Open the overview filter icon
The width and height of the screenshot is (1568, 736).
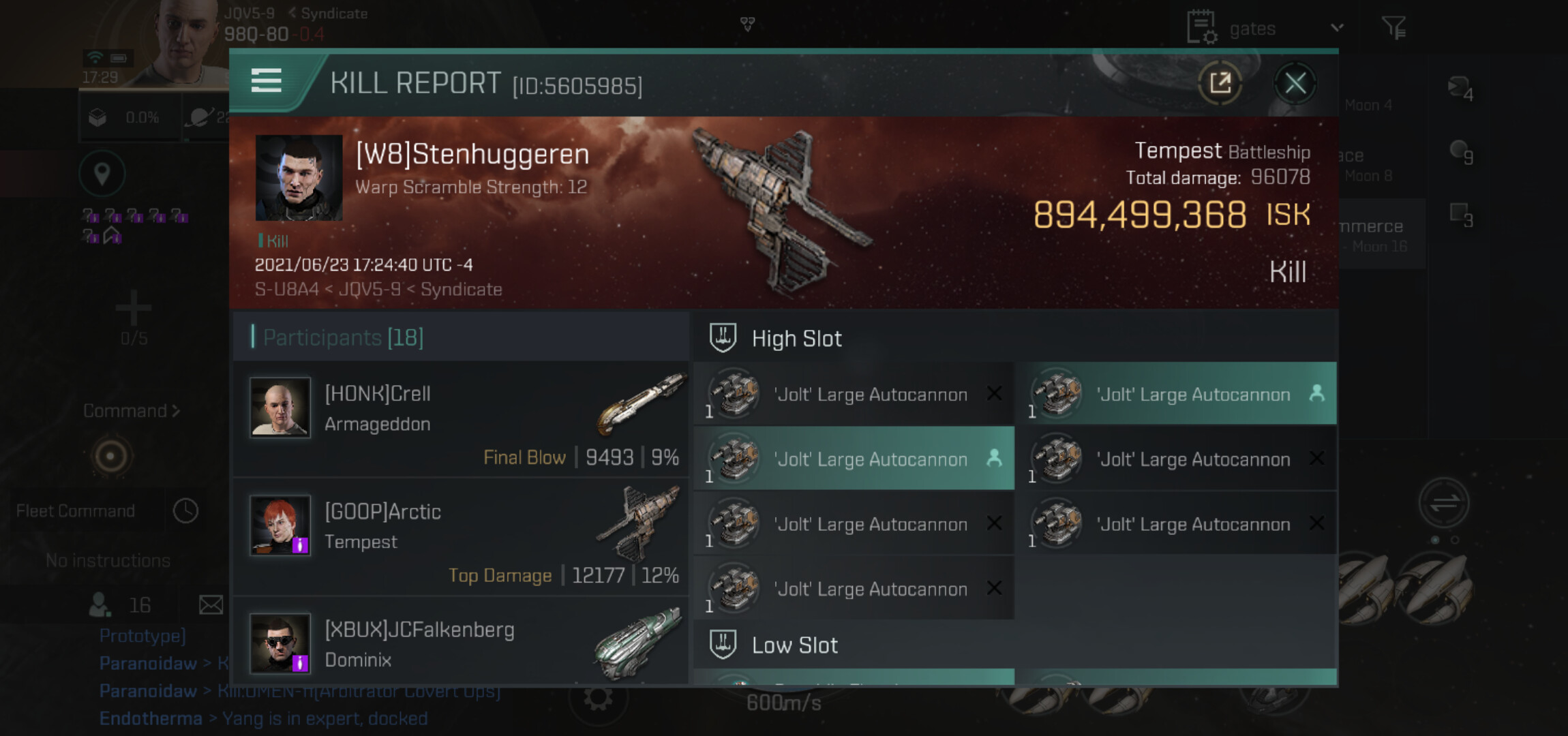click(1393, 28)
